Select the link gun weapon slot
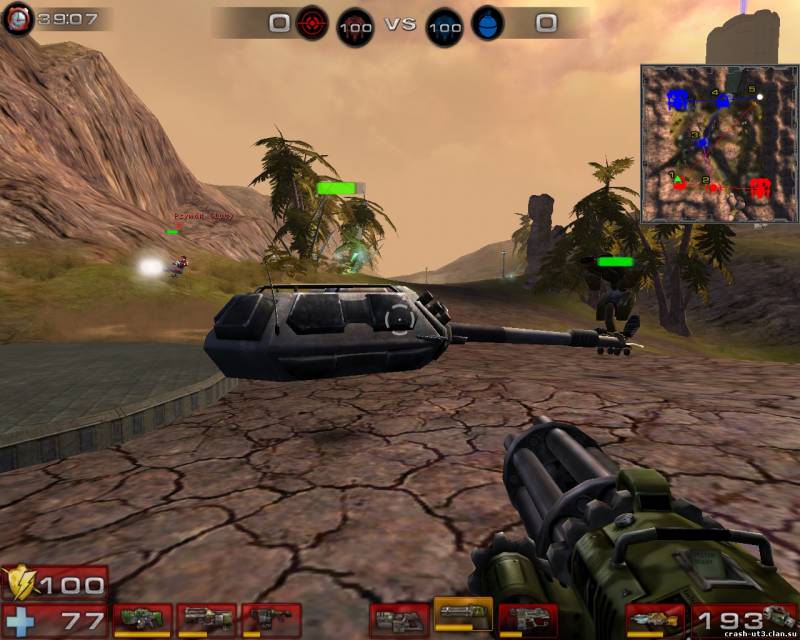This screenshot has height=640, width=800. tap(399, 620)
